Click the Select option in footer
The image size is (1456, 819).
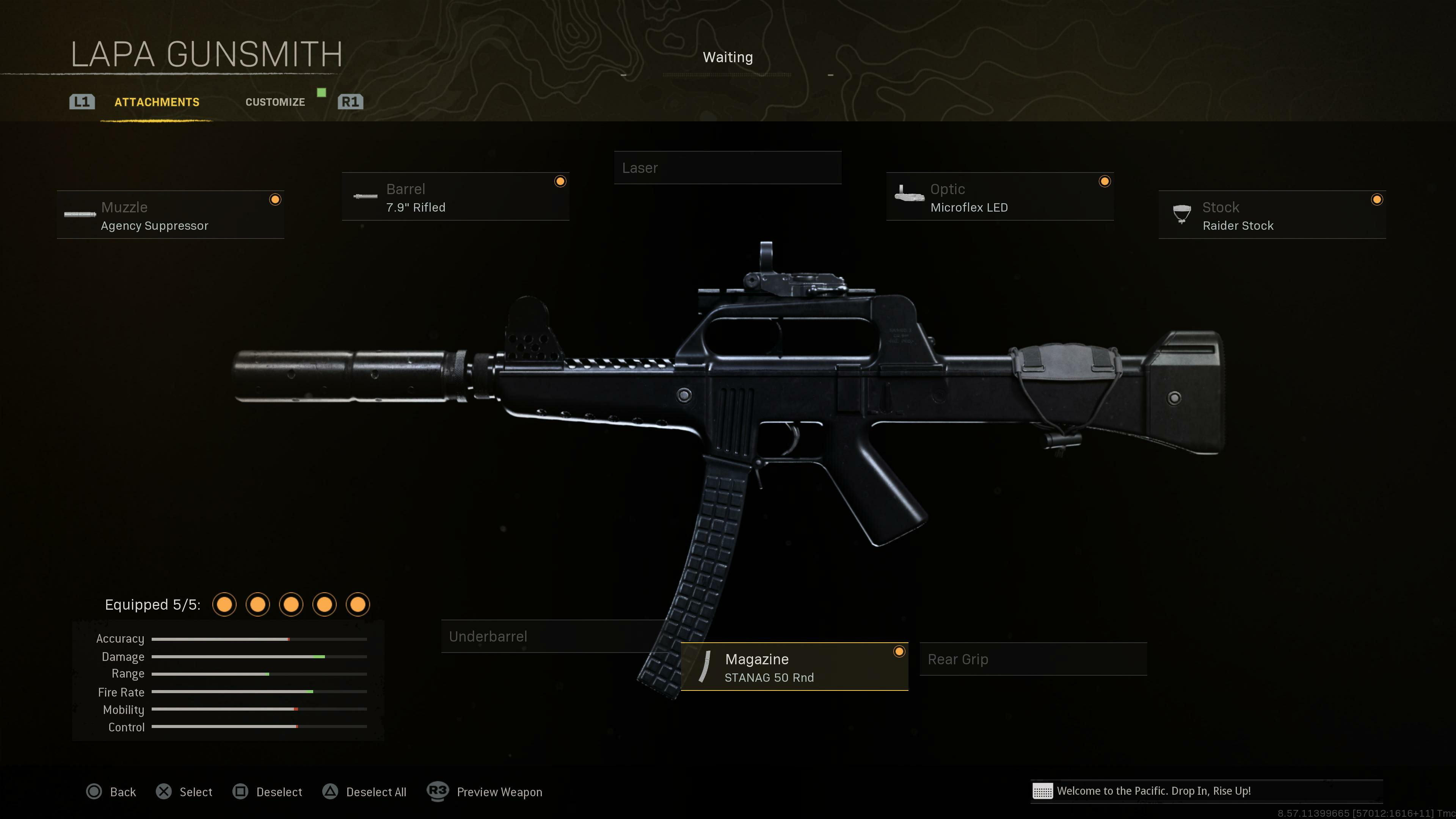point(184,792)
